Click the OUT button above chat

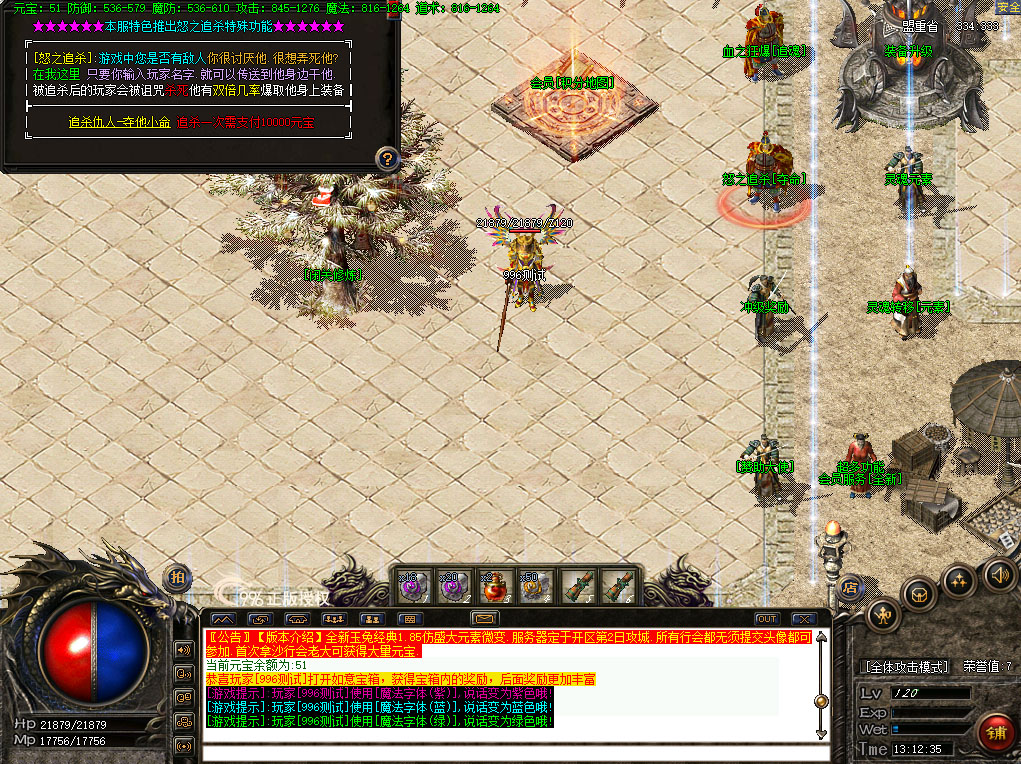(766, 619)
